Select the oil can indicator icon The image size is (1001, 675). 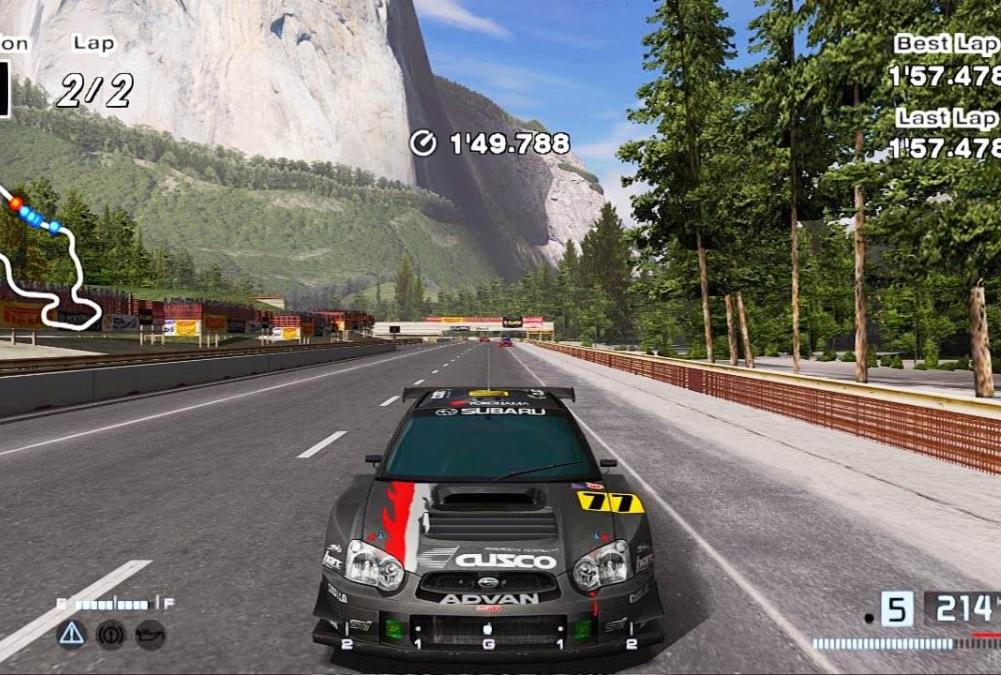tap(150, 634)
